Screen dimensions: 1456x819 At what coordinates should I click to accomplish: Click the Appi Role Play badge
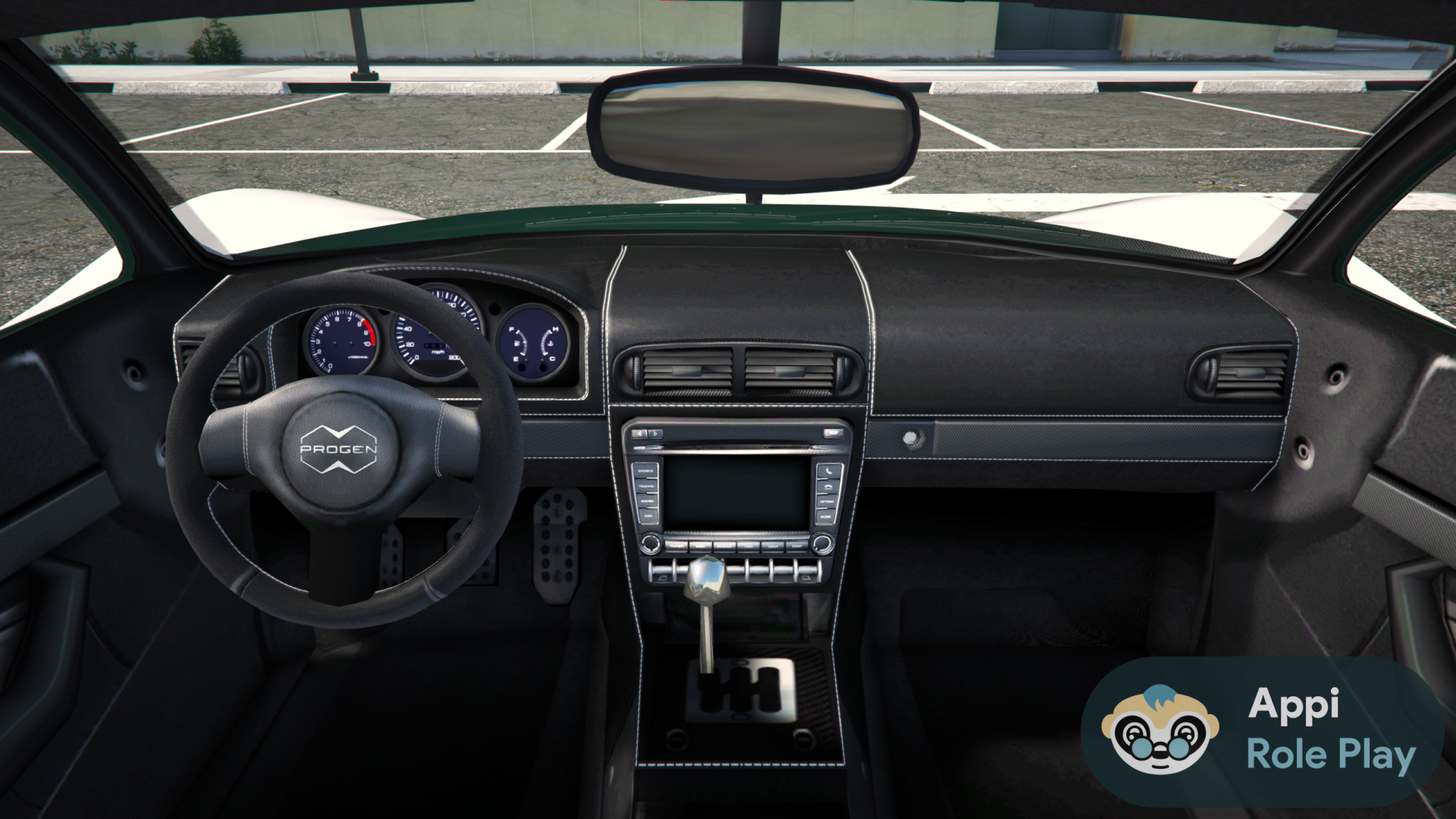point(1262,732)
